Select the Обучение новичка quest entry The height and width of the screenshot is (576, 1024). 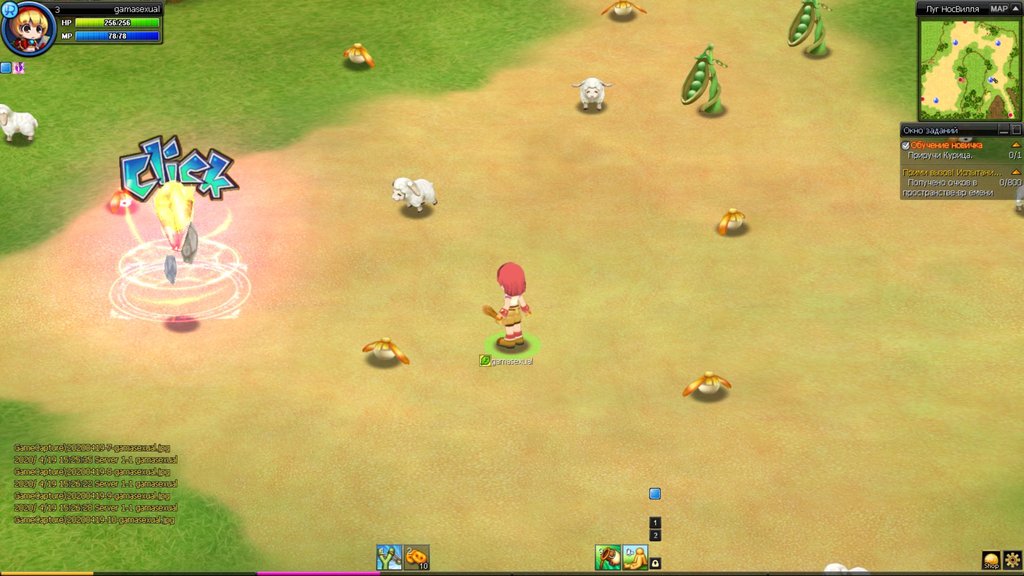(x=946, y=145)
